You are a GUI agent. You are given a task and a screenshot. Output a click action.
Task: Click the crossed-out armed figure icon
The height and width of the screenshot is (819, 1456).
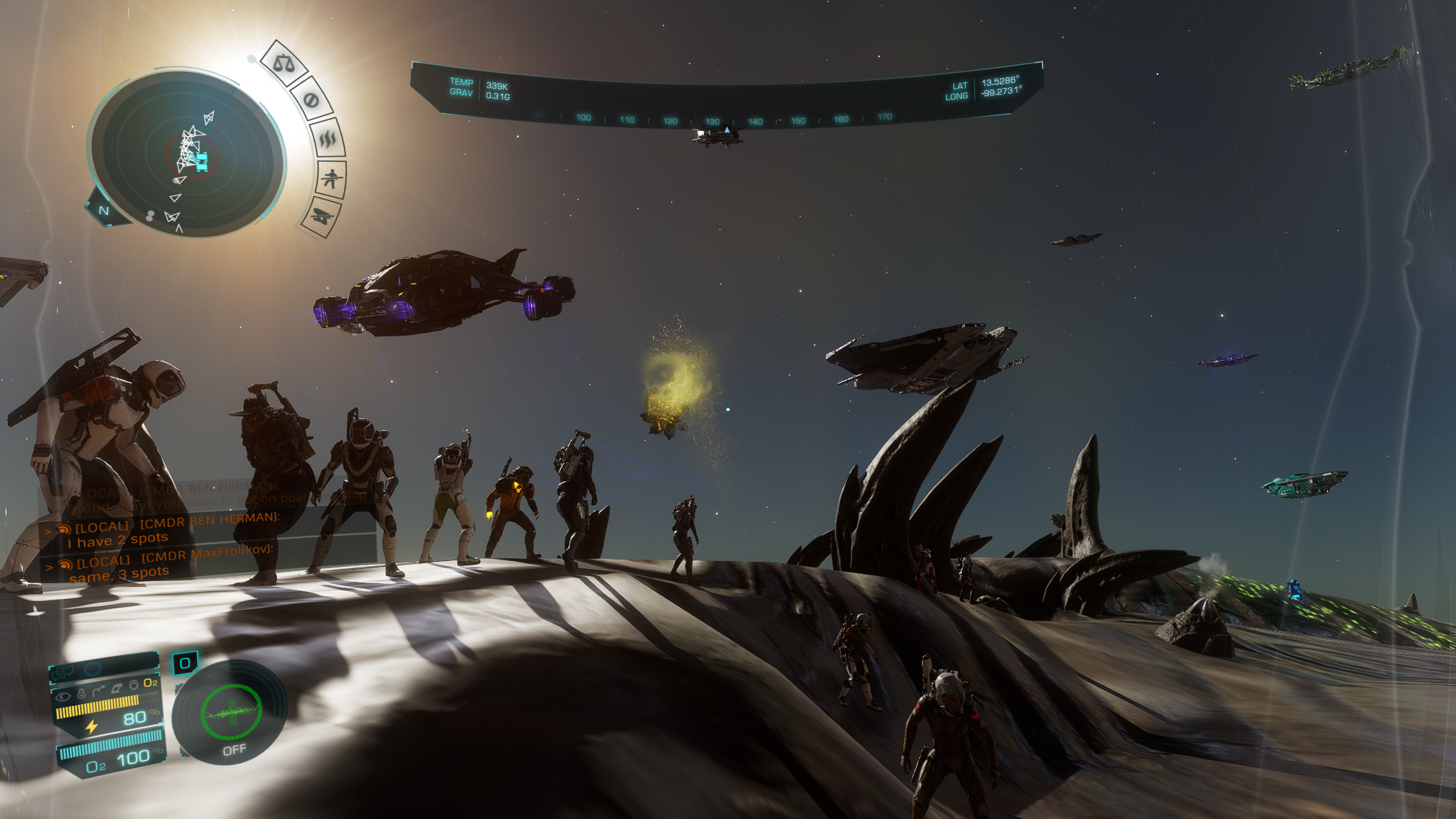331,179
